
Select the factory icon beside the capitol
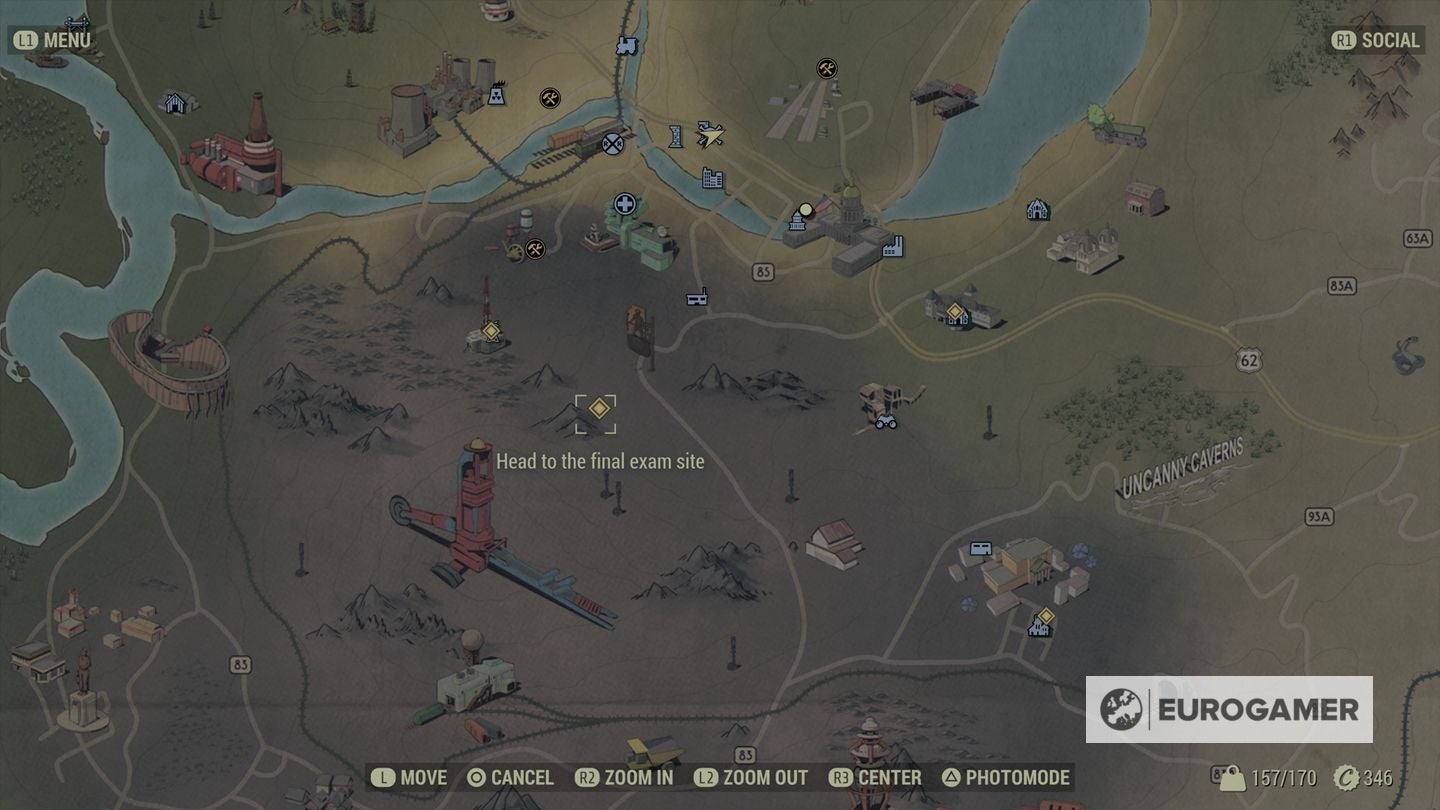click(x=892, y=246)
